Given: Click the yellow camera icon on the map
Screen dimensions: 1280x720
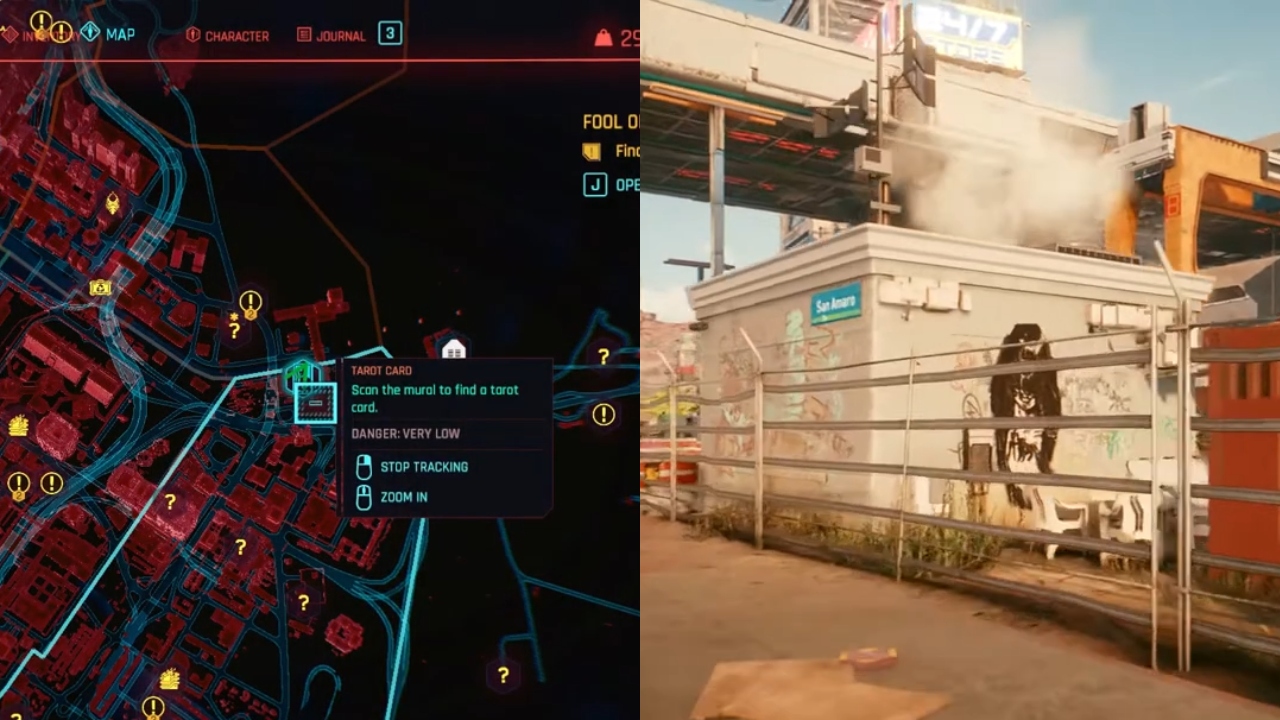Looking at the screenshot, I should (x=99, y=288).
